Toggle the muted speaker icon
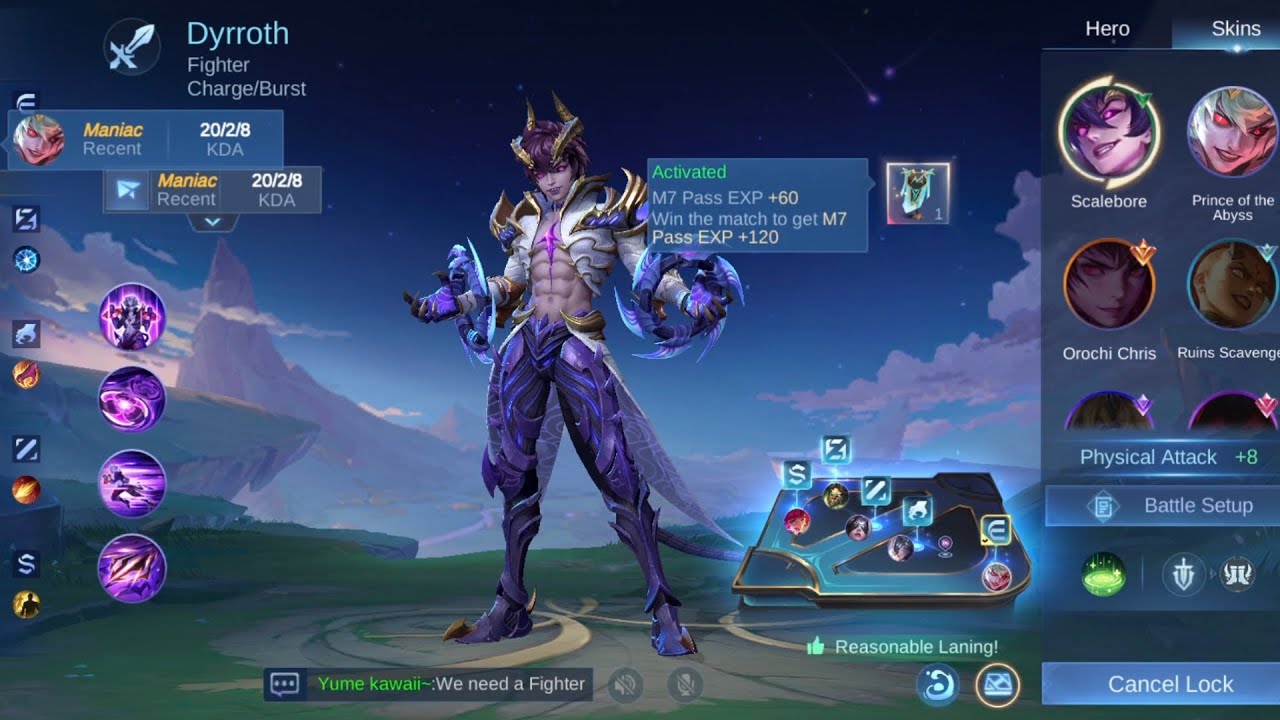Screen dimensions: 1280x720 click(x=627, y=684)
